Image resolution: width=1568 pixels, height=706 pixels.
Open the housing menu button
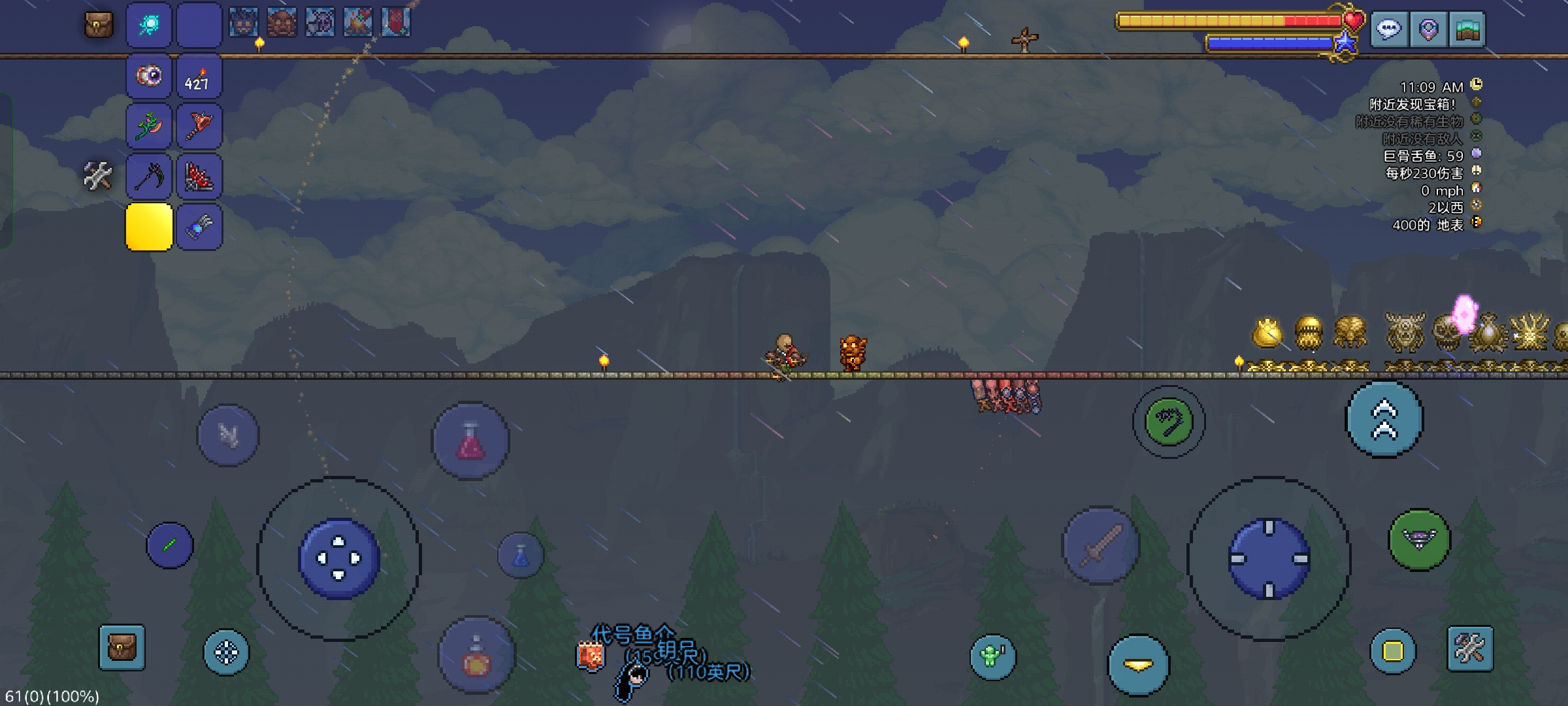coord(1467,29)
